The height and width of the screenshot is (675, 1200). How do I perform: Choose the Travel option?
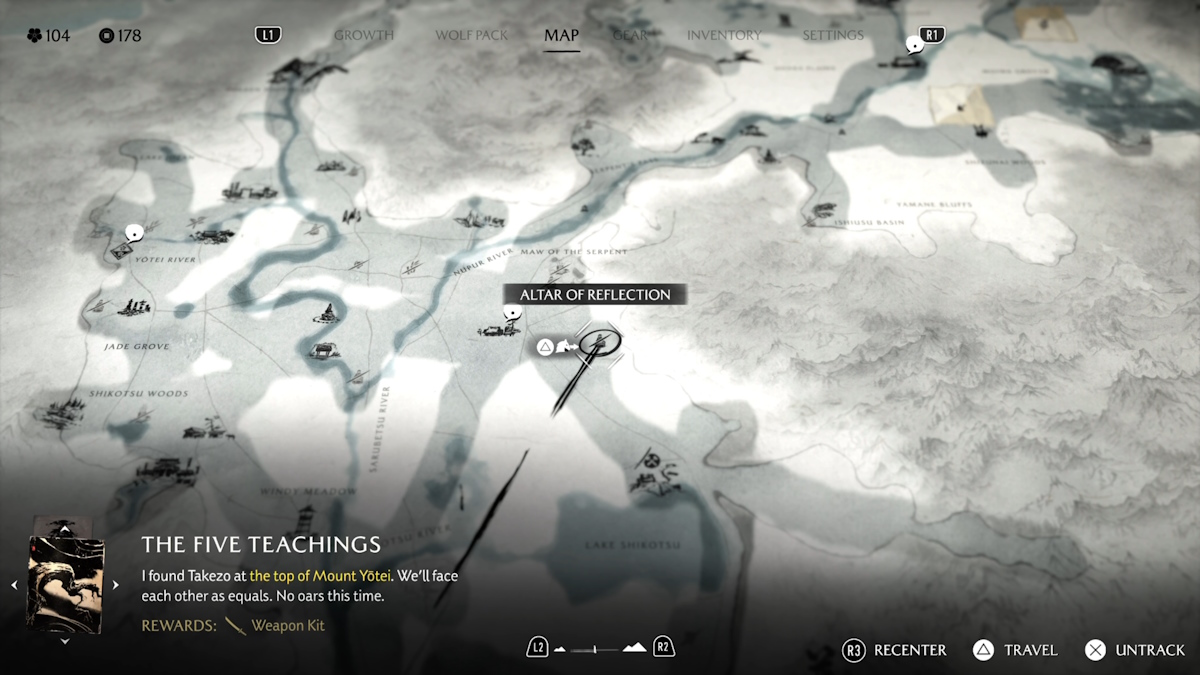1015,650
